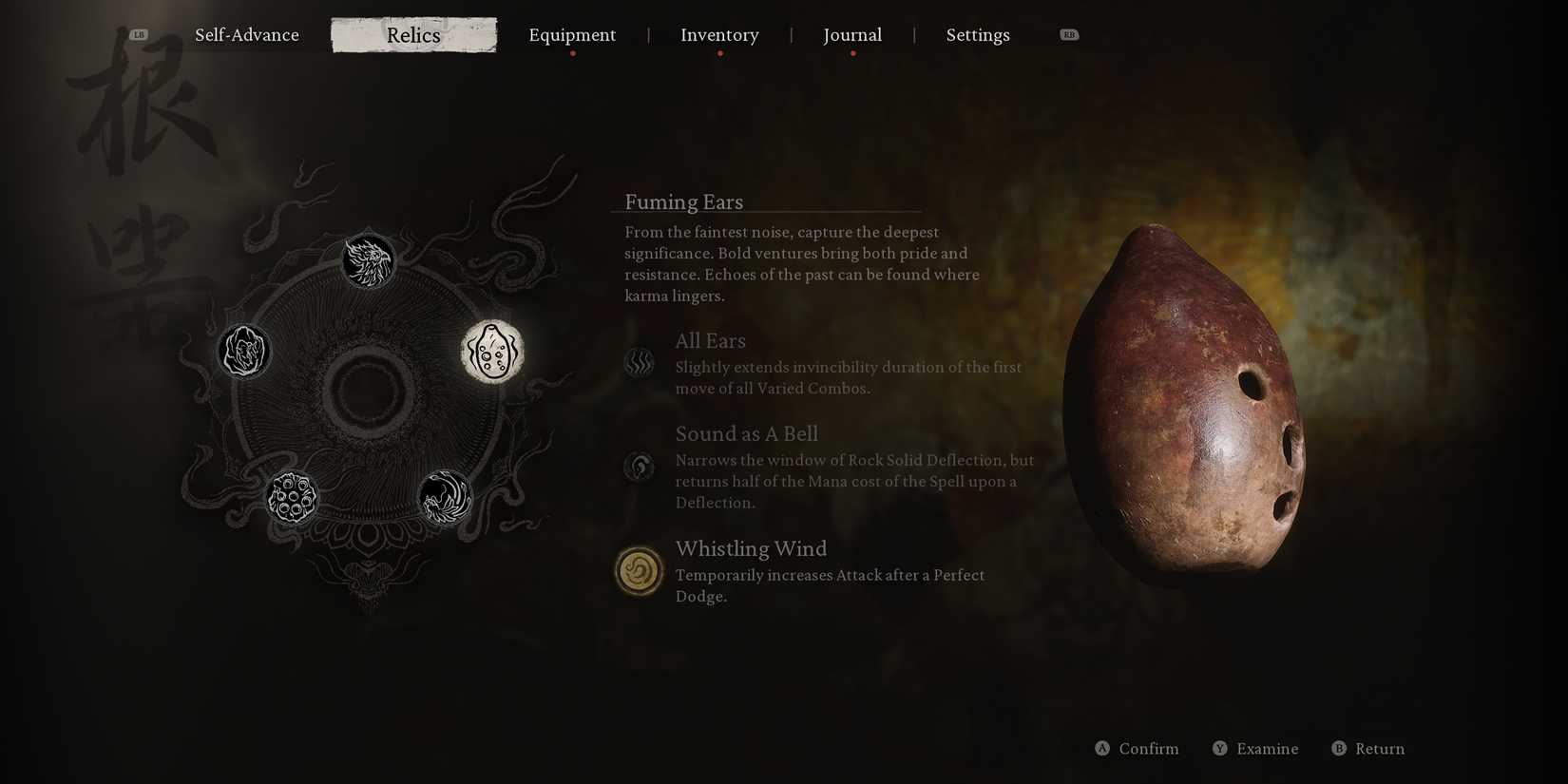
Task: View the Journal tab
Action: 852,34
